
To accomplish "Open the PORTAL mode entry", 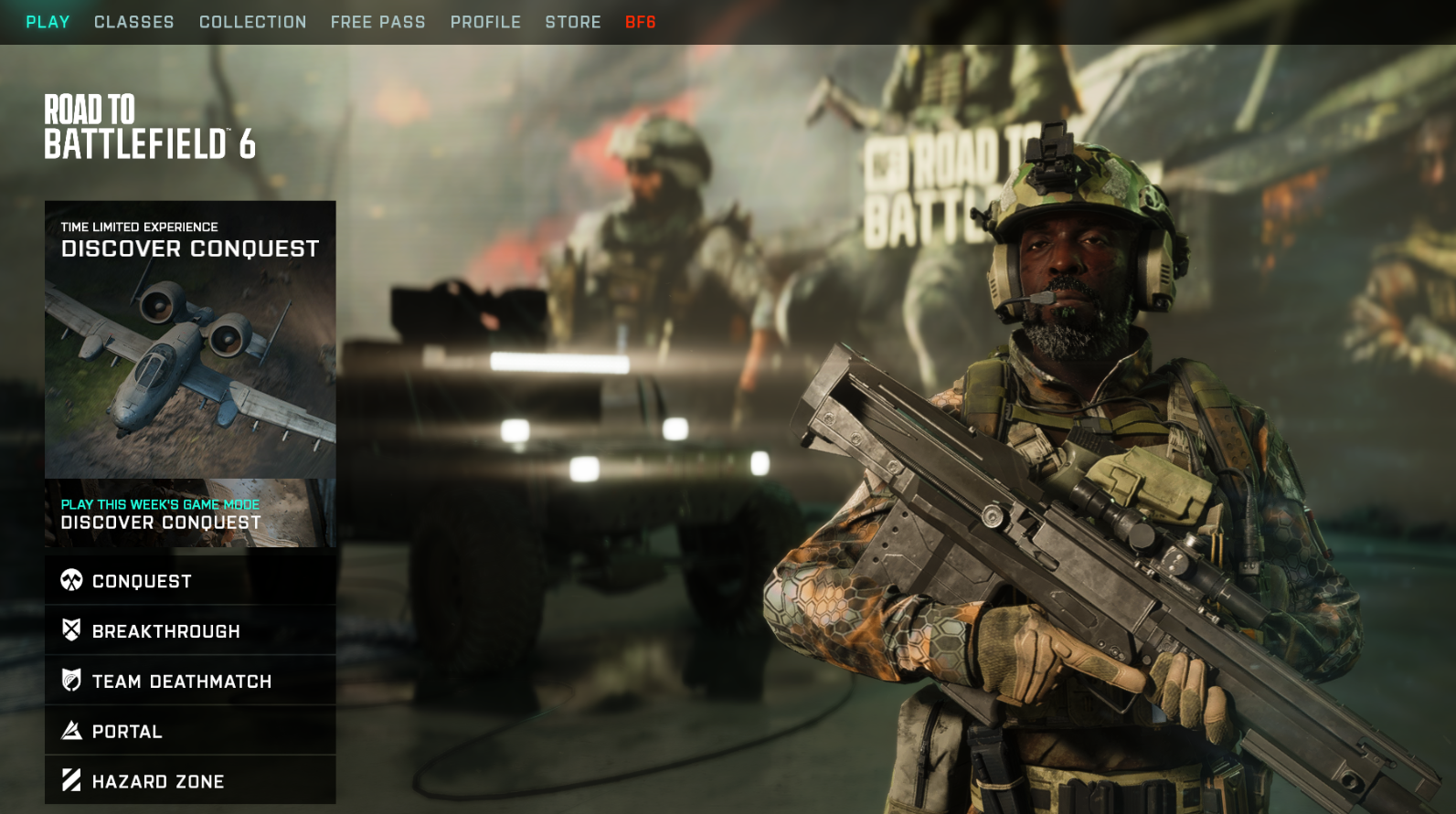I will click(x=125, y=731).
